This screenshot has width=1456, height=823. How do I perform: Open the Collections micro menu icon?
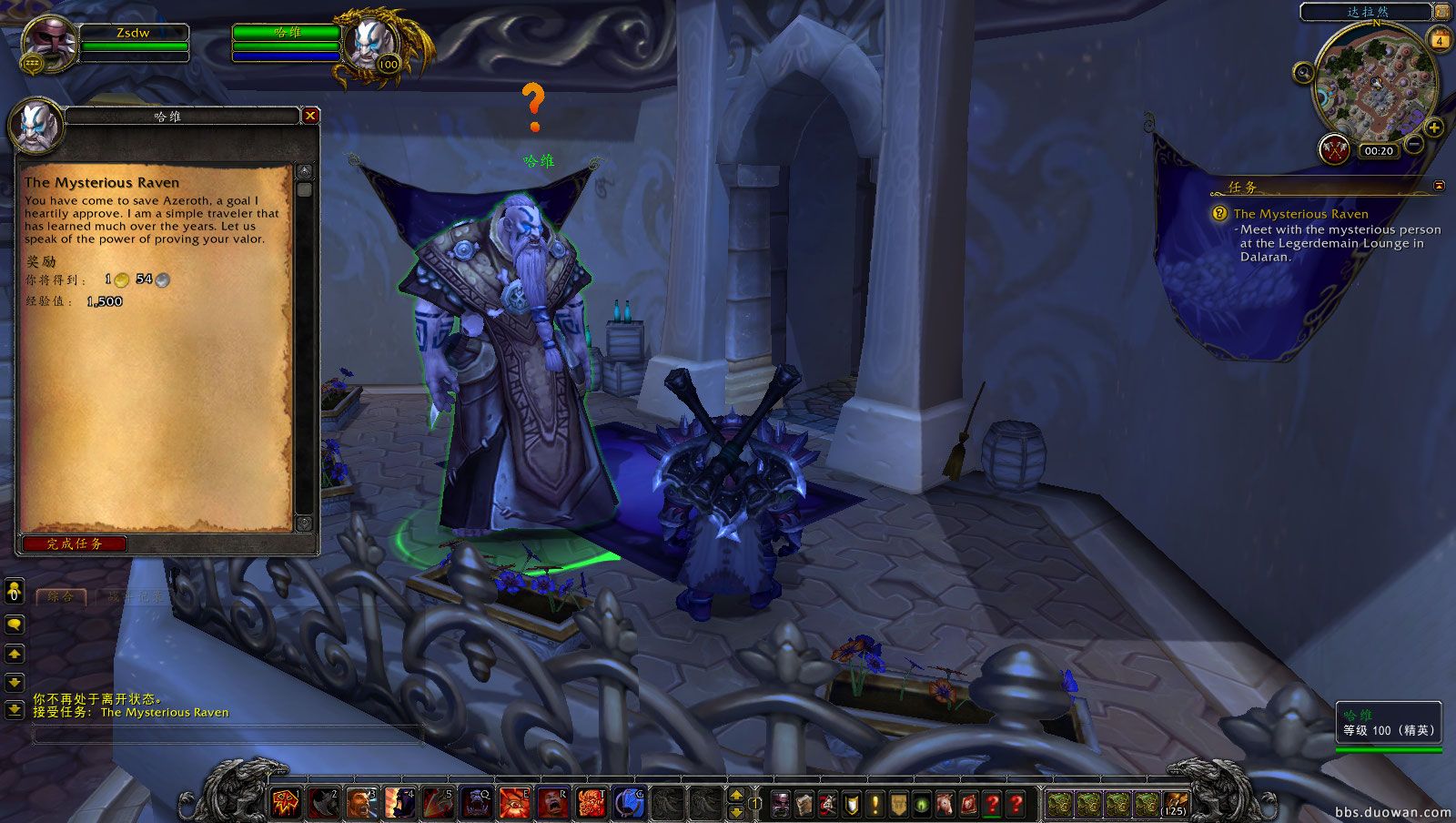pyautogui.click(x=945, y=803)
